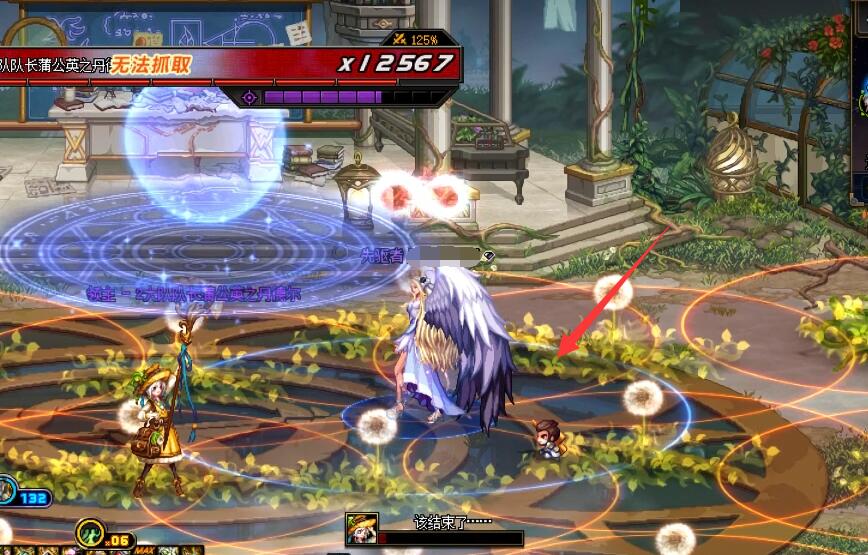Click the crossed swords 125% icon

point(400,39)
